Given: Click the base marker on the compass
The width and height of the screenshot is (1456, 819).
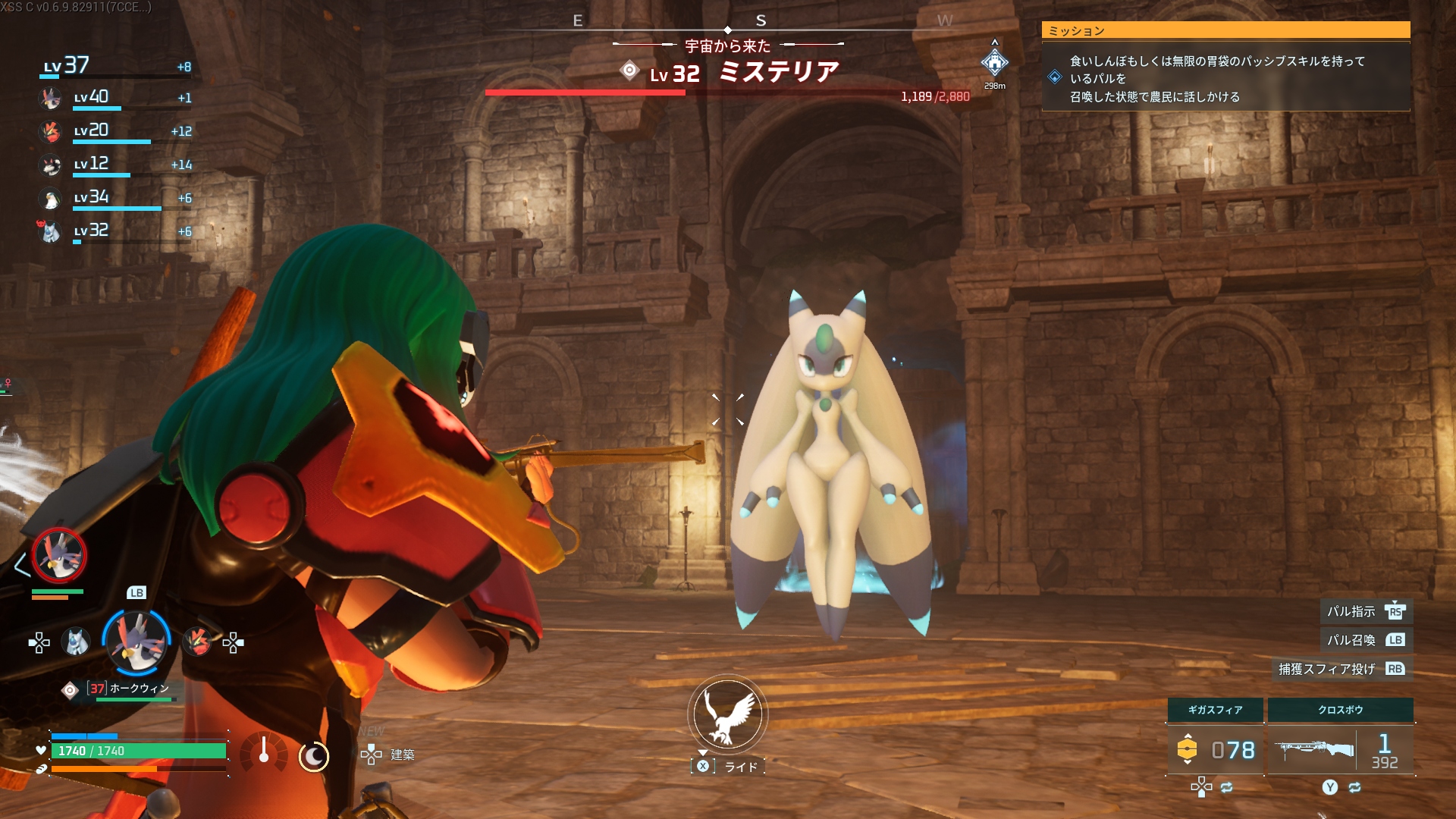Looking at the screenshot, I should [x=994, y=63].
